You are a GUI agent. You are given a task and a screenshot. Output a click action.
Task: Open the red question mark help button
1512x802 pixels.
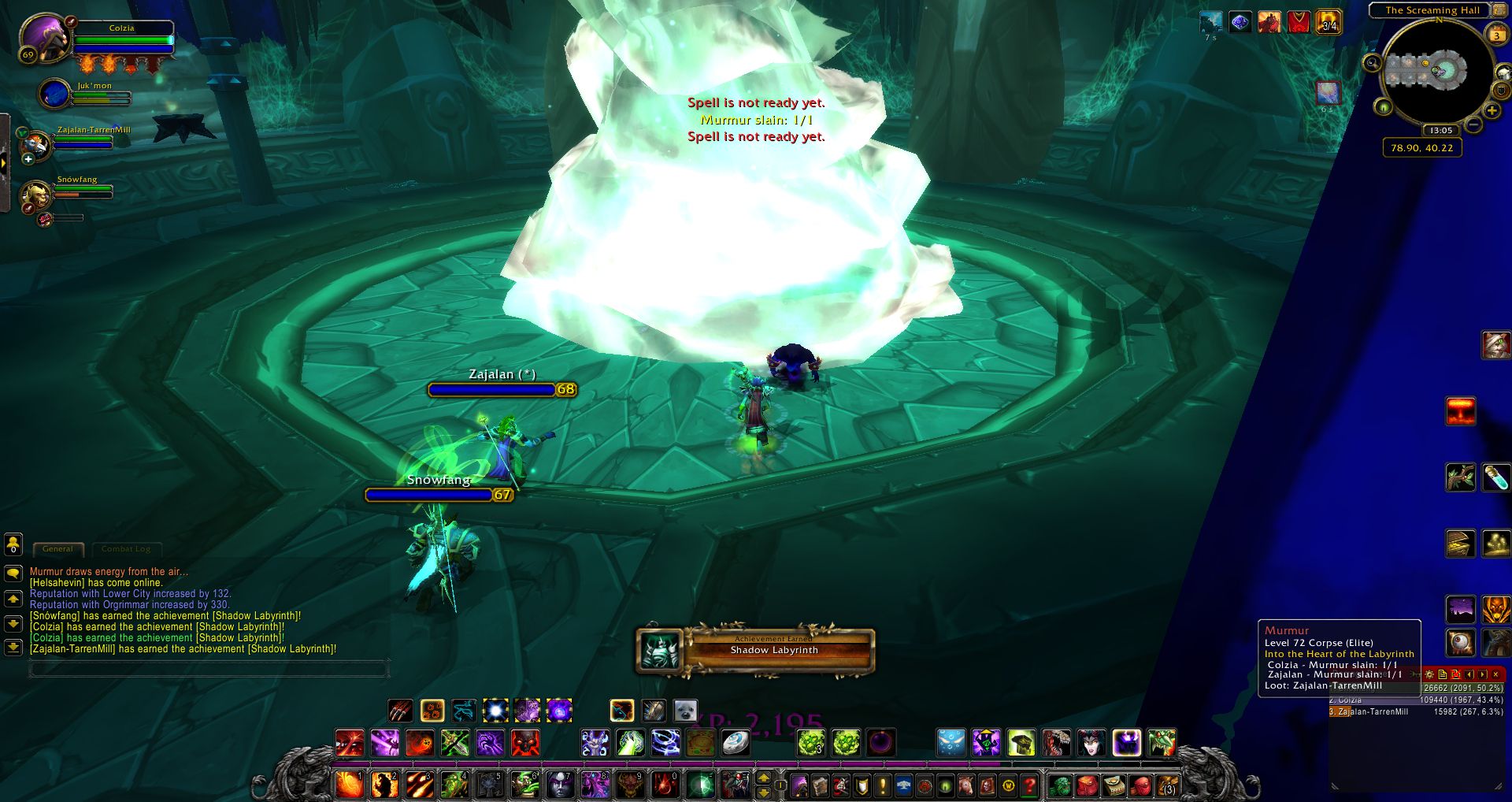click(x=1029, y=785)
